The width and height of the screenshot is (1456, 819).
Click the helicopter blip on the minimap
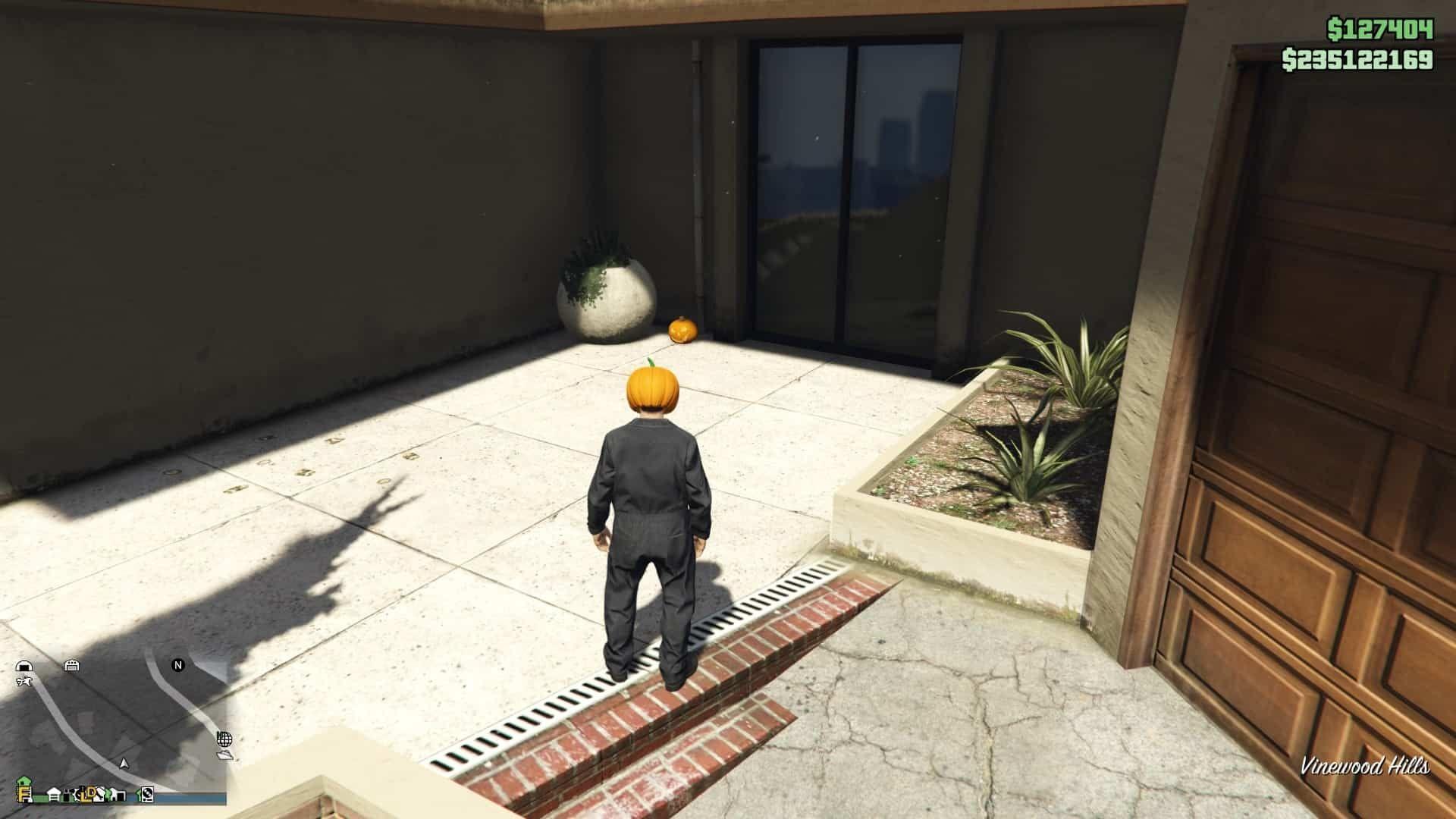(24, 681)
